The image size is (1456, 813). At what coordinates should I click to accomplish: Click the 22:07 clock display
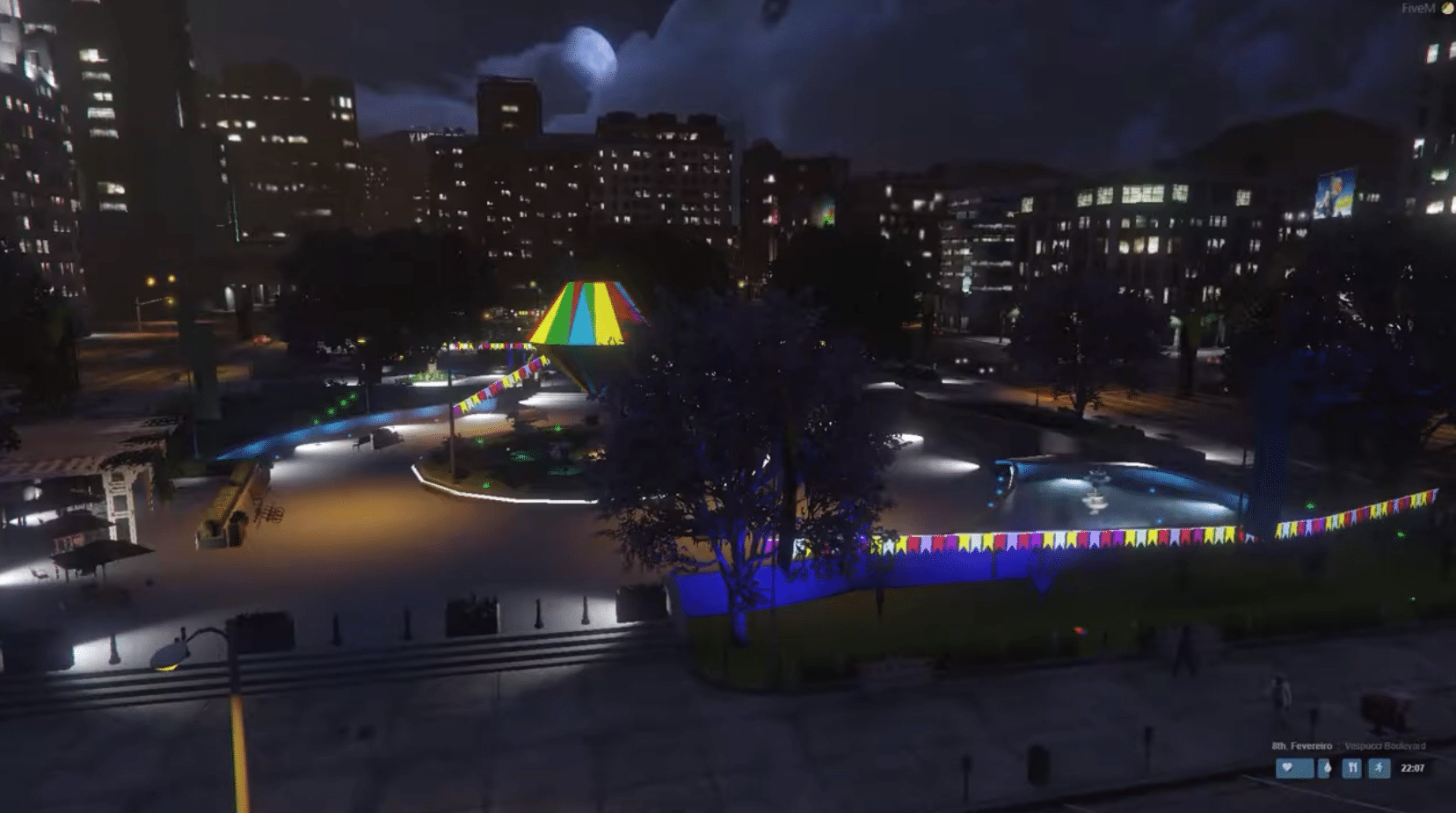click(x=1413, y=766)
